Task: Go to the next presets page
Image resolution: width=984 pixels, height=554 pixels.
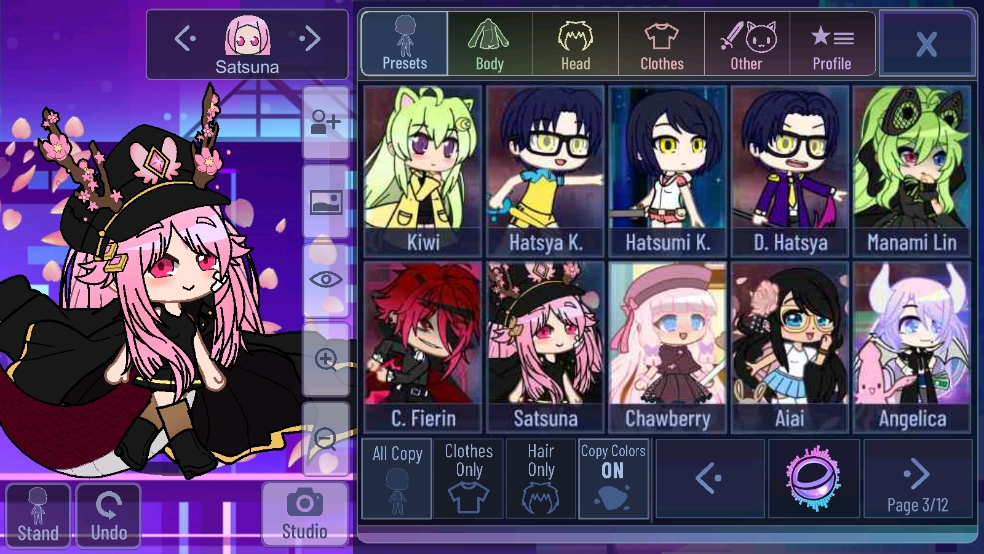Action: [x=917, y=479]
